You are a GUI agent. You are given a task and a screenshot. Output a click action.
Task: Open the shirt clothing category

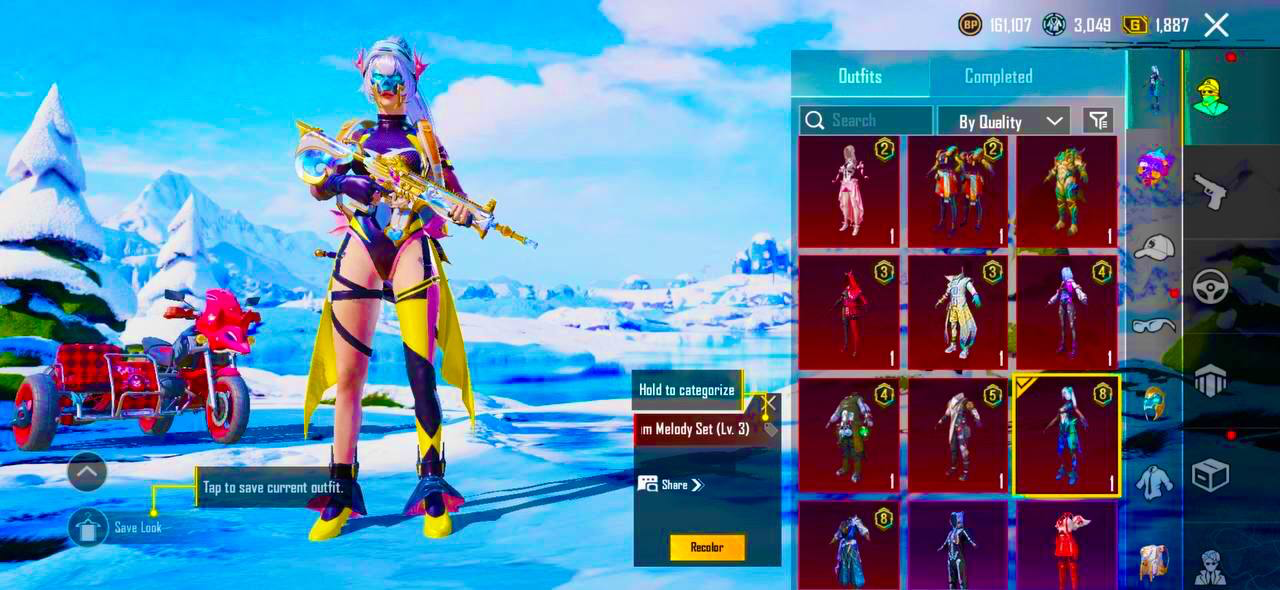coord(1154,482)
